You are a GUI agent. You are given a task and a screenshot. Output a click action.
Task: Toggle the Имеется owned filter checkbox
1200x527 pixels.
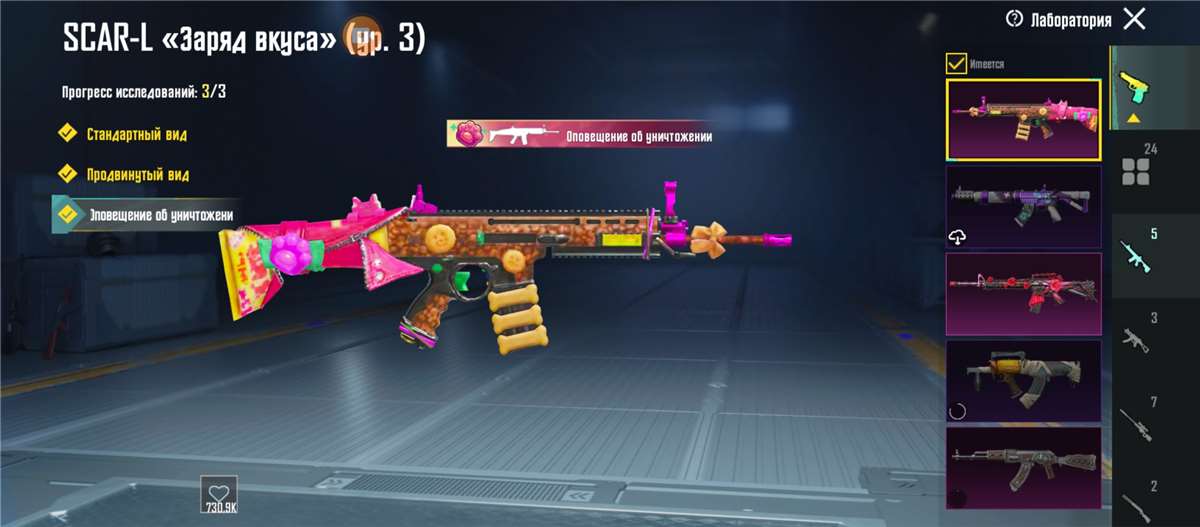coord(956,64)
